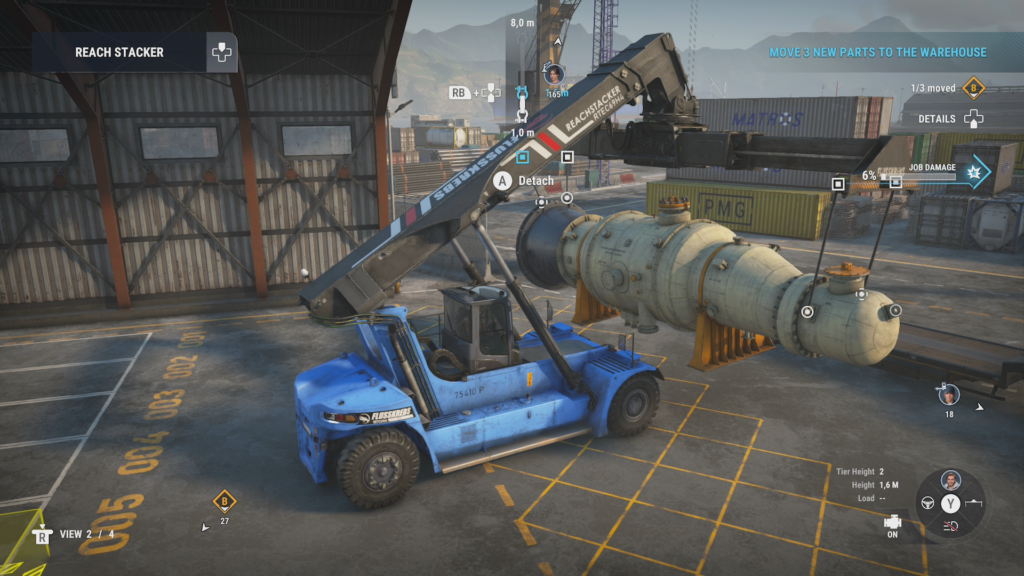Choose the spreader option on control wheel
This screenshot has height=576, width=1024.
pos(975,503)
